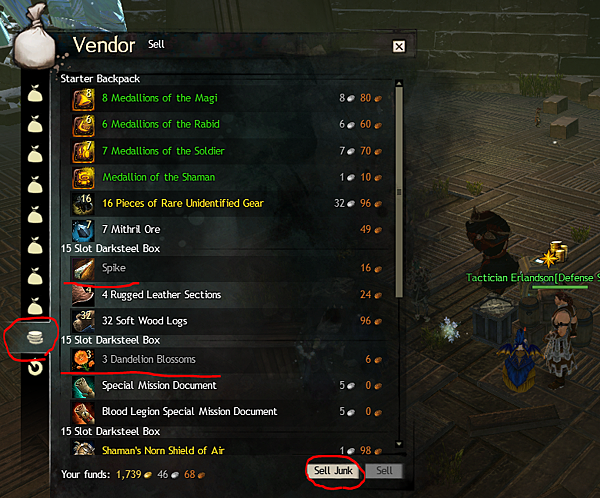This screenshot has width=600, height=498.
Task: Select 6 Medallions of the Rabid
Action: tap(160, 124)
